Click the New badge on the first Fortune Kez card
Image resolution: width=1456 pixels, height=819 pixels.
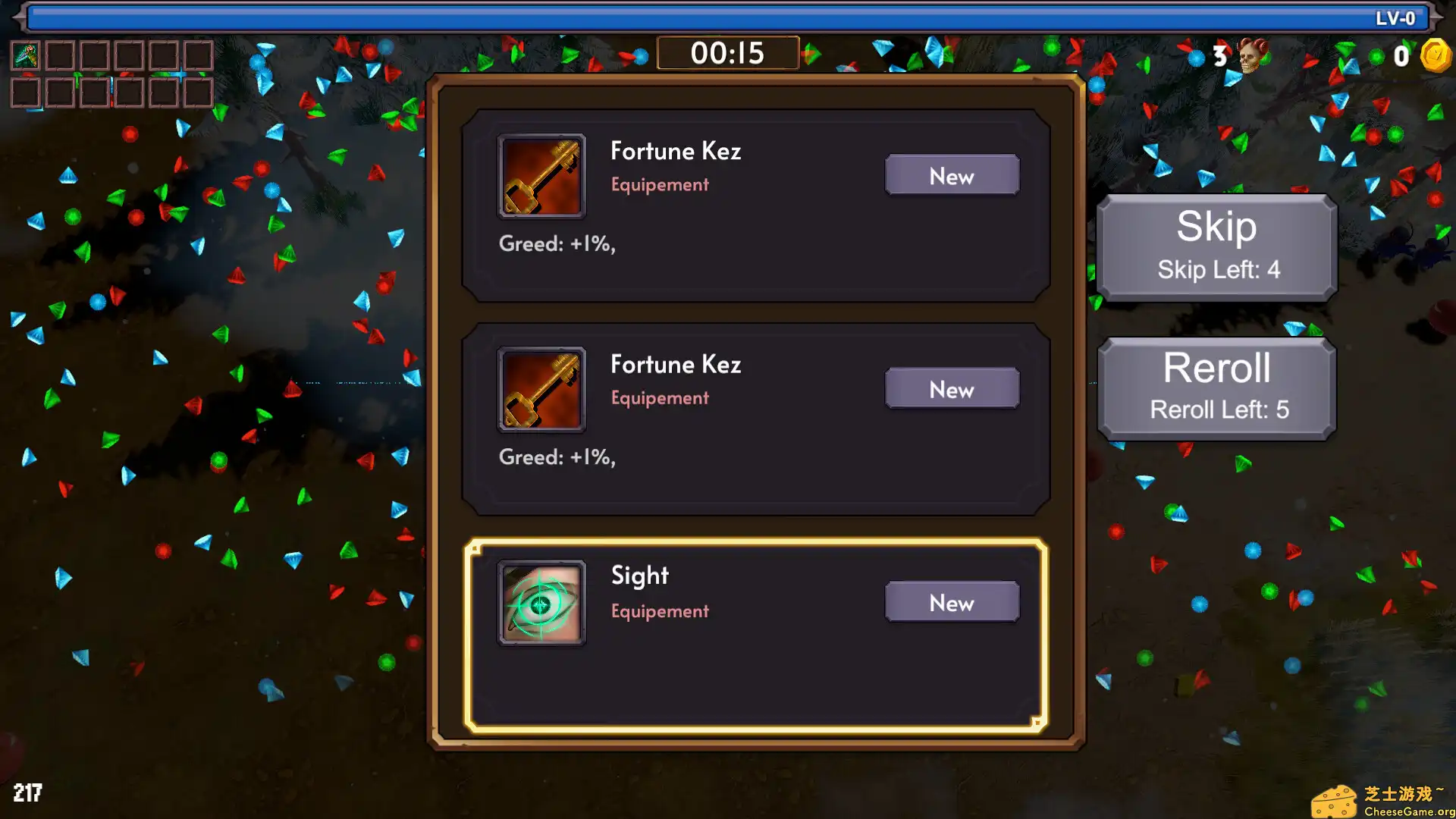coord(952,175)
